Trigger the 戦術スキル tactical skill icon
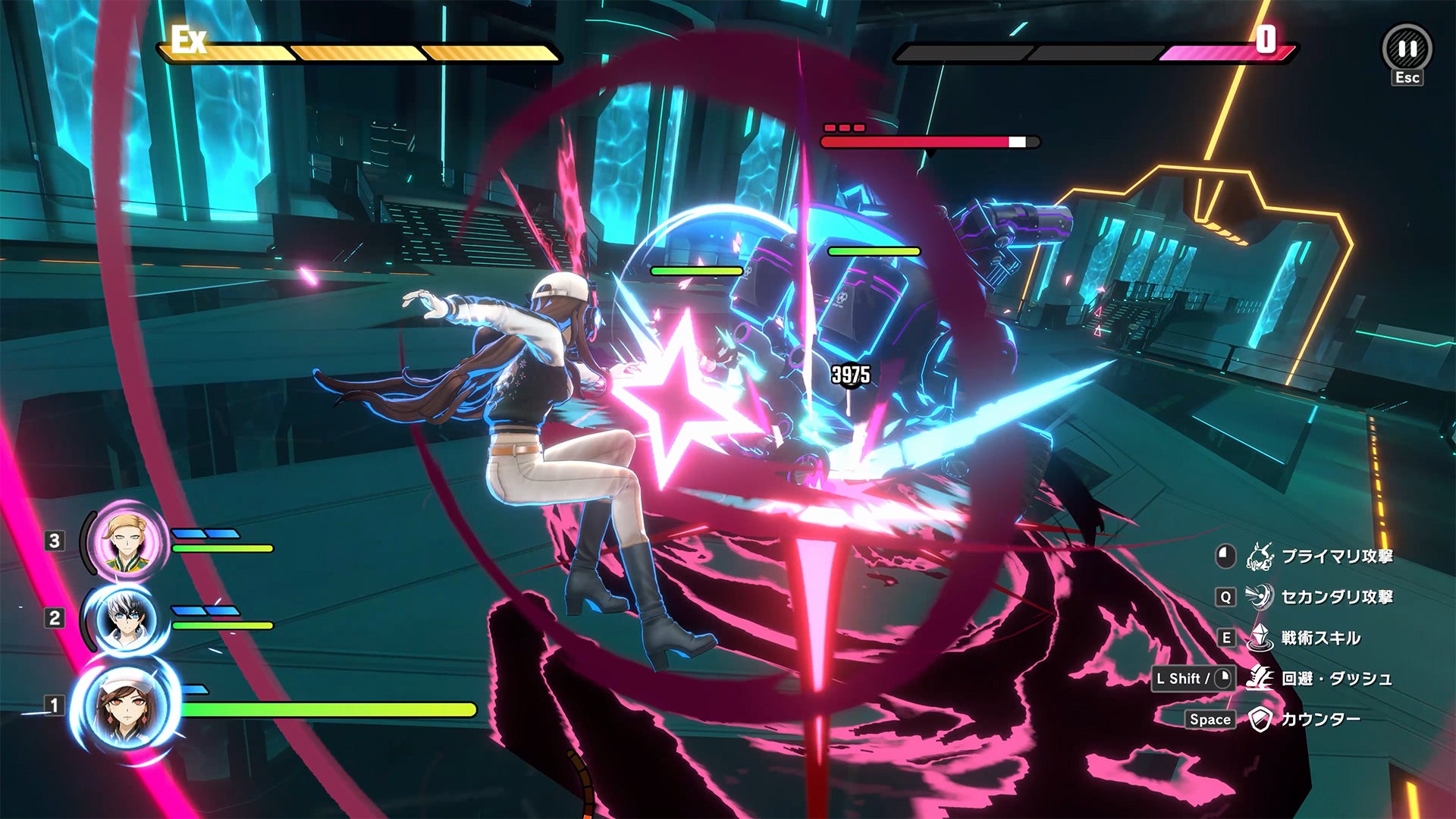Screen dimensions: 1456x819 [1260, 638]
